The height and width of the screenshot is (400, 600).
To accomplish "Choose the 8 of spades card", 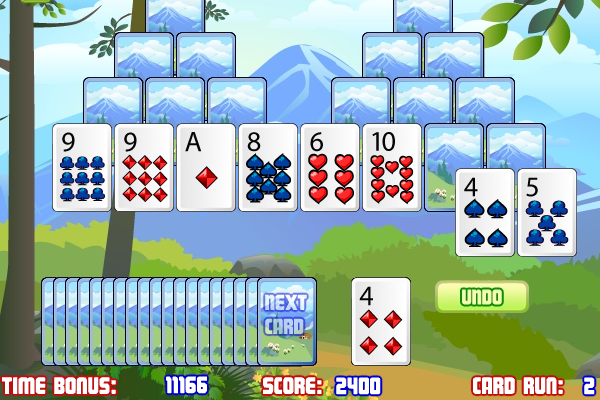I will (x=268, y=167).
